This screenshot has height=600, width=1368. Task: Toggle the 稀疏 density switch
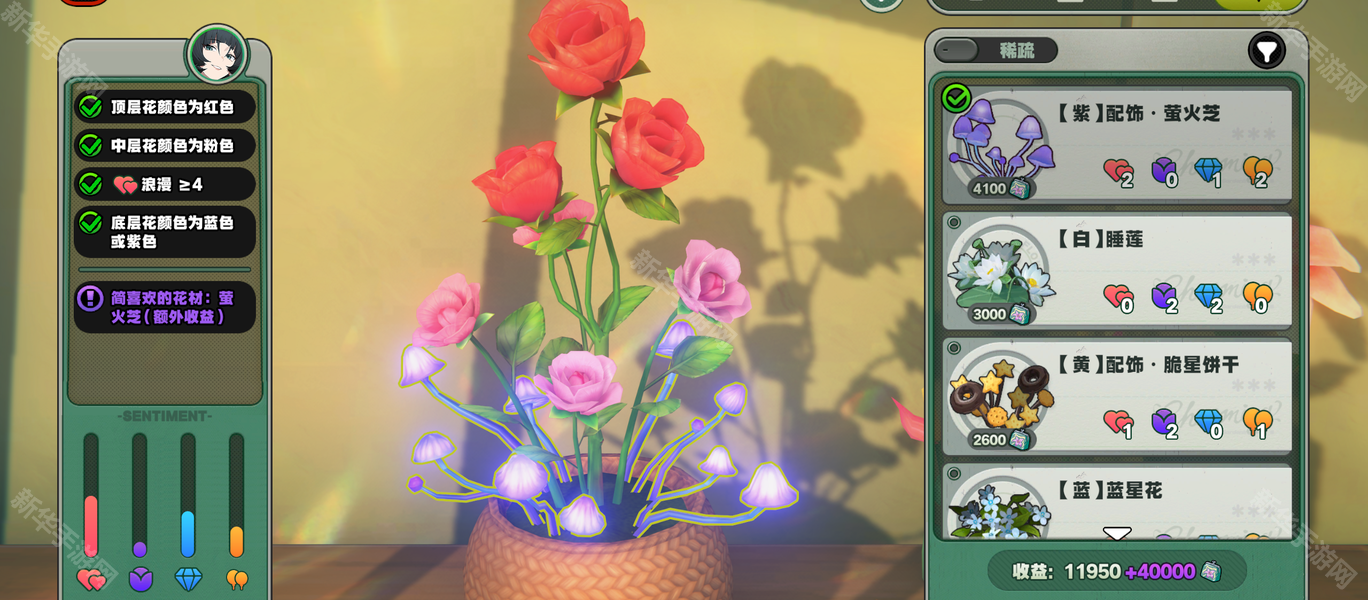pos(958,50)
